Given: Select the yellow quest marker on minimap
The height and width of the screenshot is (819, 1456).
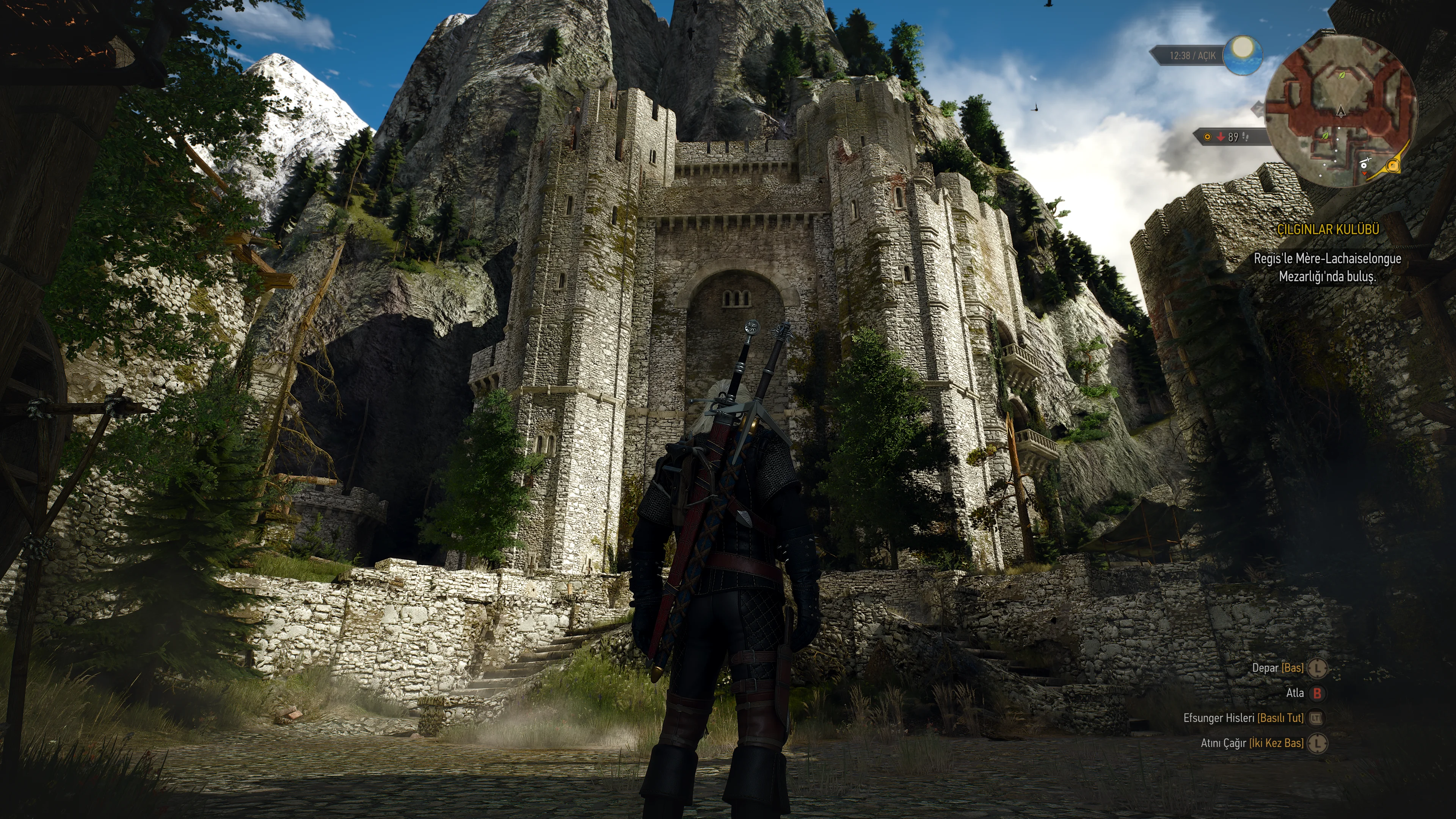Looking at the screenshot, I should 1393,166.
